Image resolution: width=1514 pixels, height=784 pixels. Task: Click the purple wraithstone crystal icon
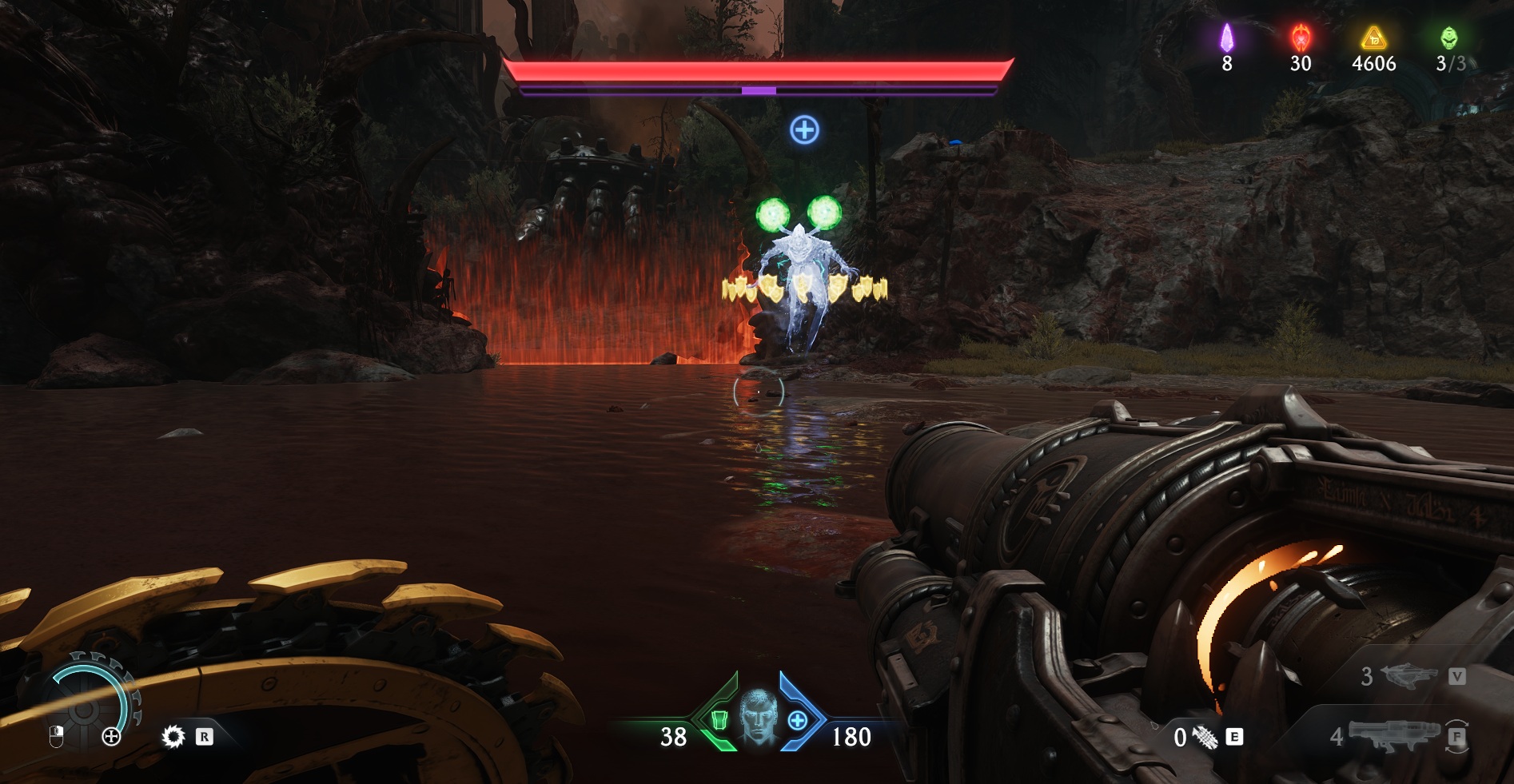(x=1226, y=38)
